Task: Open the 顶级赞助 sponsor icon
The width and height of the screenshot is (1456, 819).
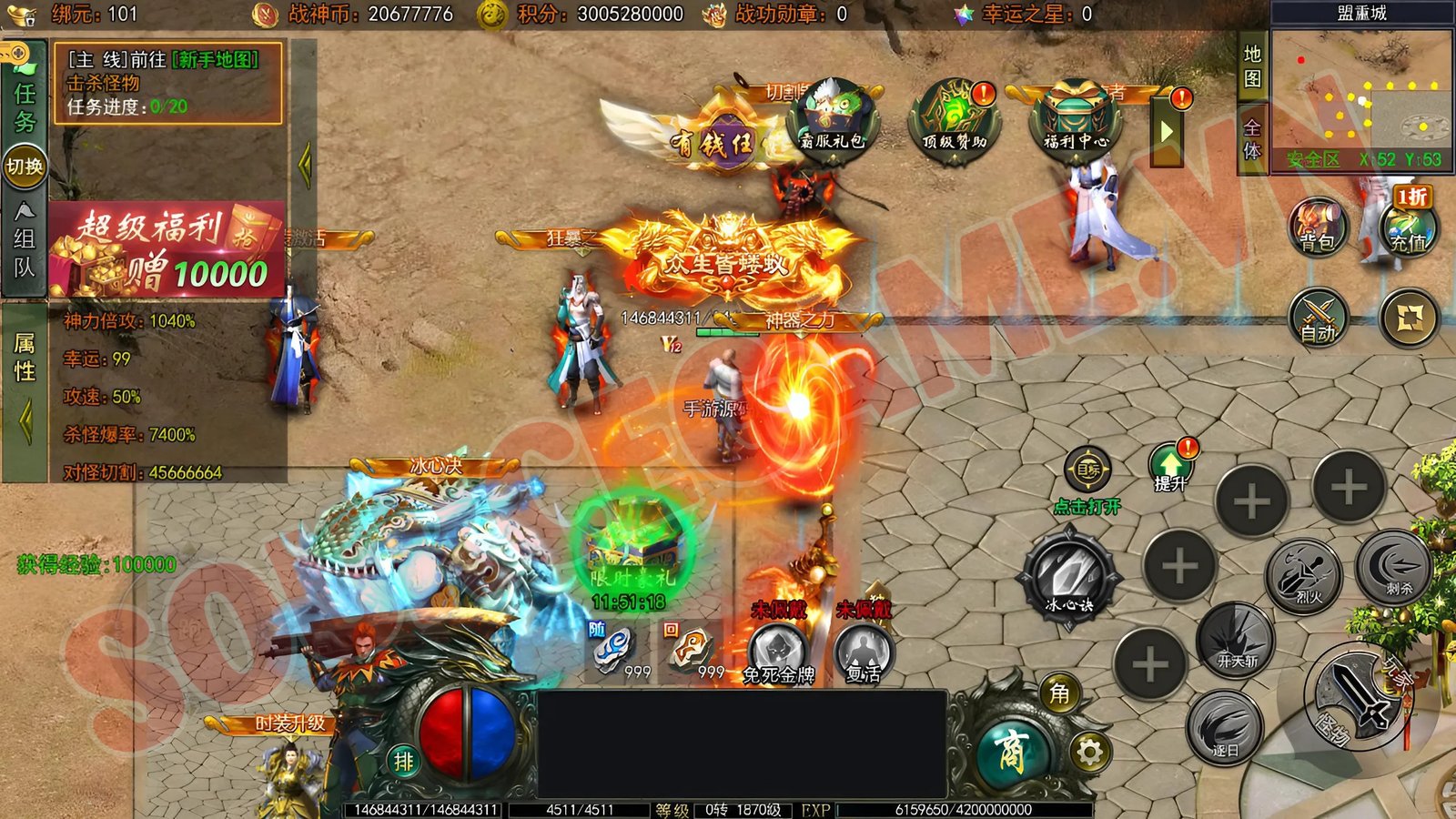Action: click(954, 121)
